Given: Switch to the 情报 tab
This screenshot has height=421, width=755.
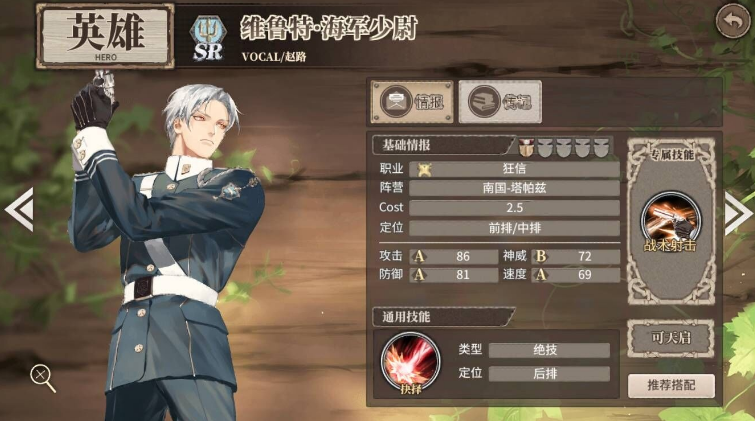Looking at the screenshot, I should [412, 102].
